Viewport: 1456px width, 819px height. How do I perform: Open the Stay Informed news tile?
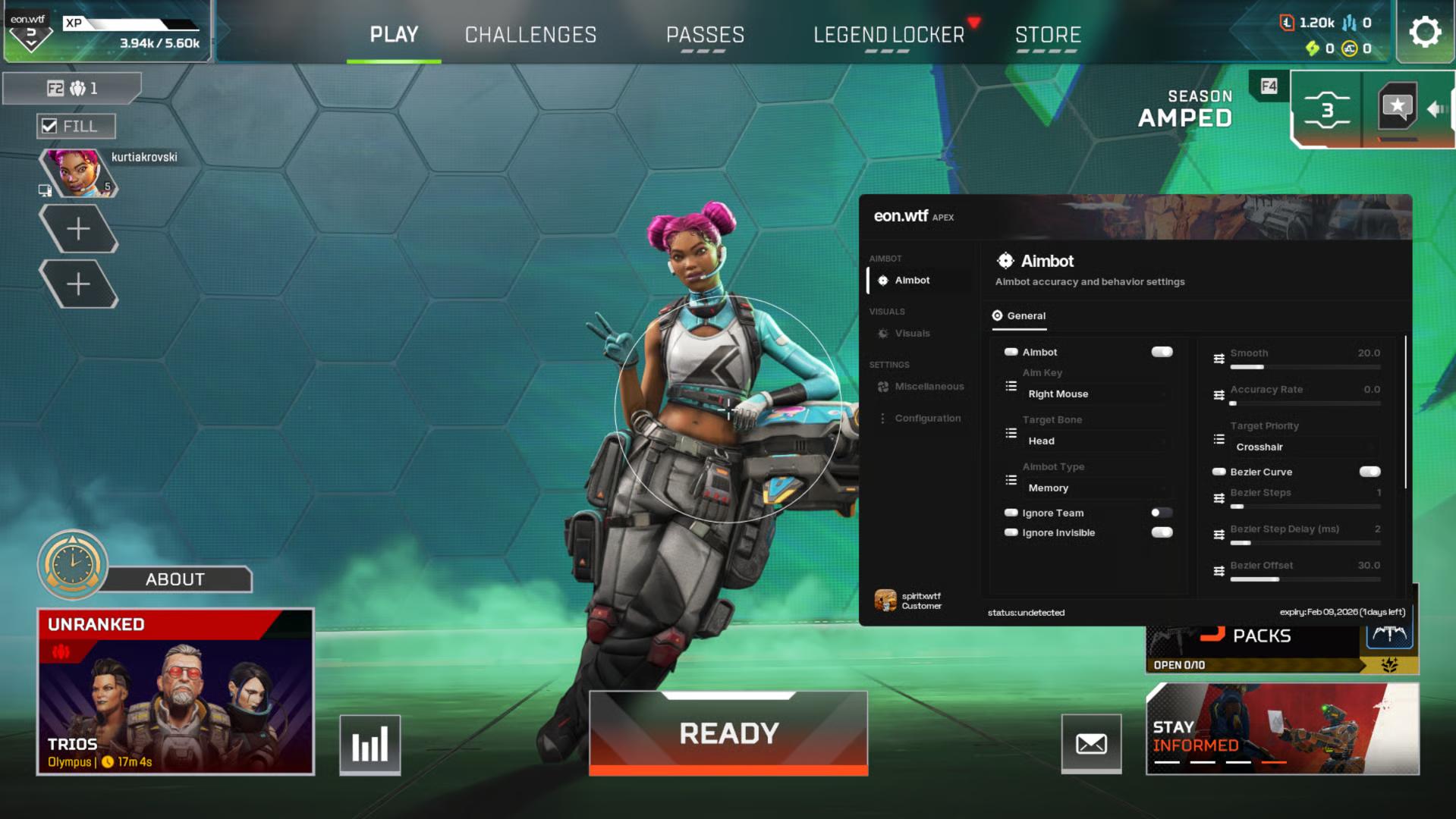point(1281,729)
